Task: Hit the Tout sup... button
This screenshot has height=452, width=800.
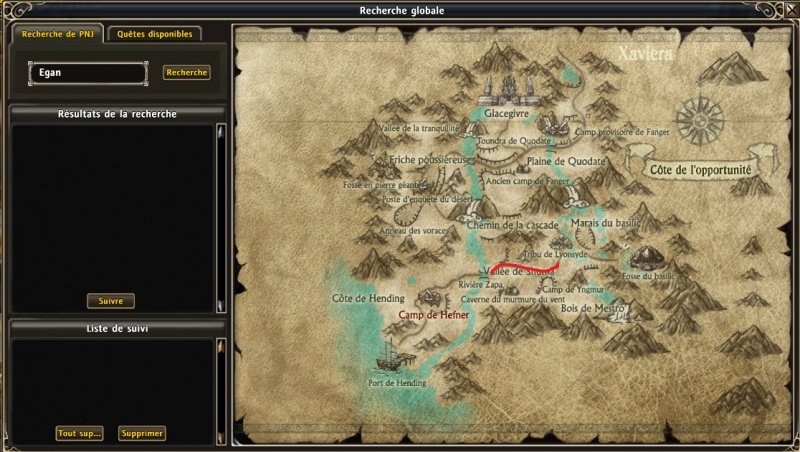Action: 80,433
